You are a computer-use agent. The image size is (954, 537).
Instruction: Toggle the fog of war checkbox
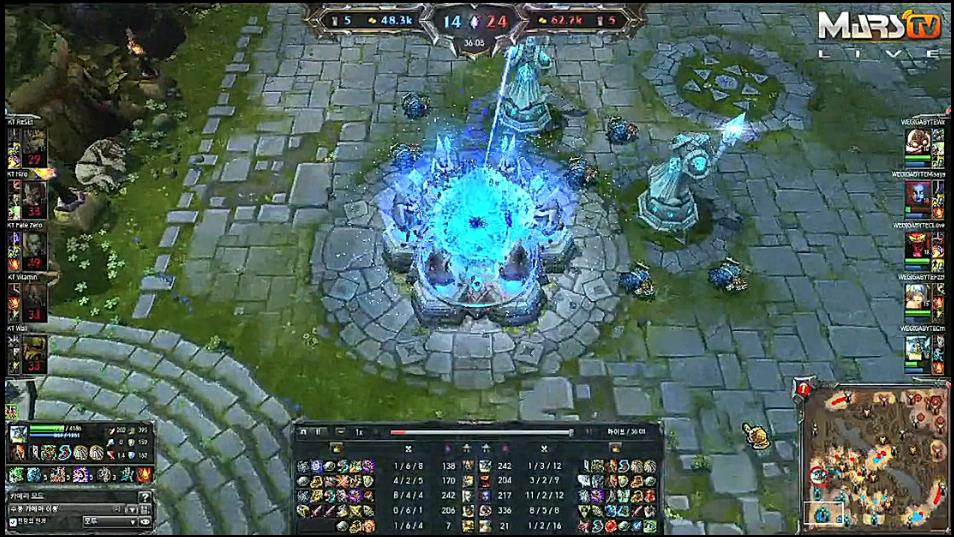[13, 522]
